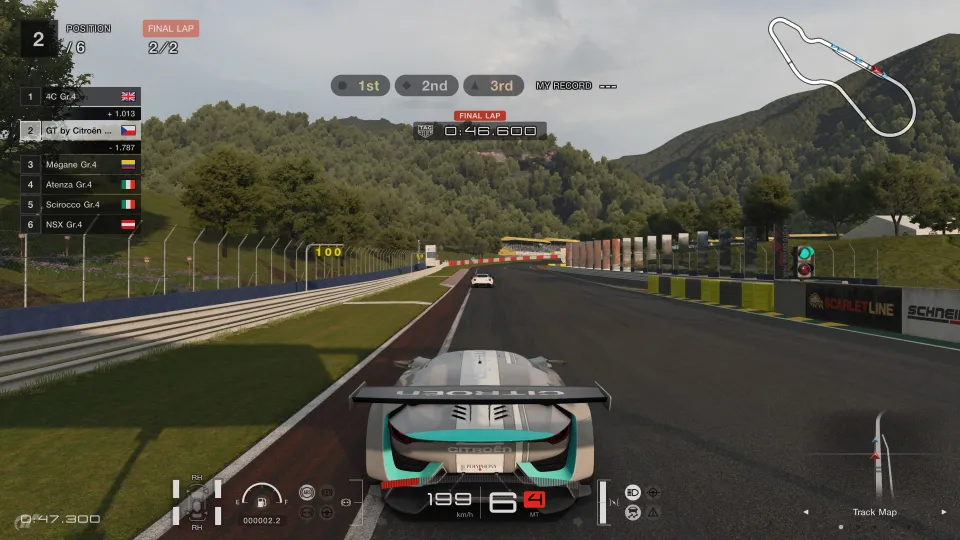Click the 1st place medal target

(x=359, y=86)
